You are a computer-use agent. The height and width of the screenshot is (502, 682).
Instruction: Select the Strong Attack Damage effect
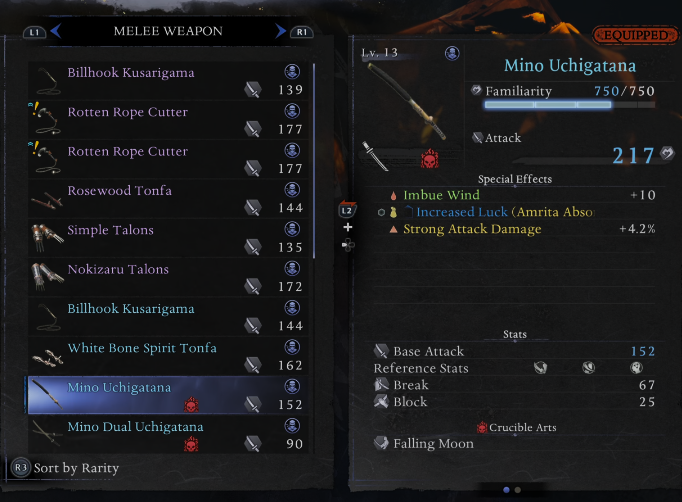472,229
